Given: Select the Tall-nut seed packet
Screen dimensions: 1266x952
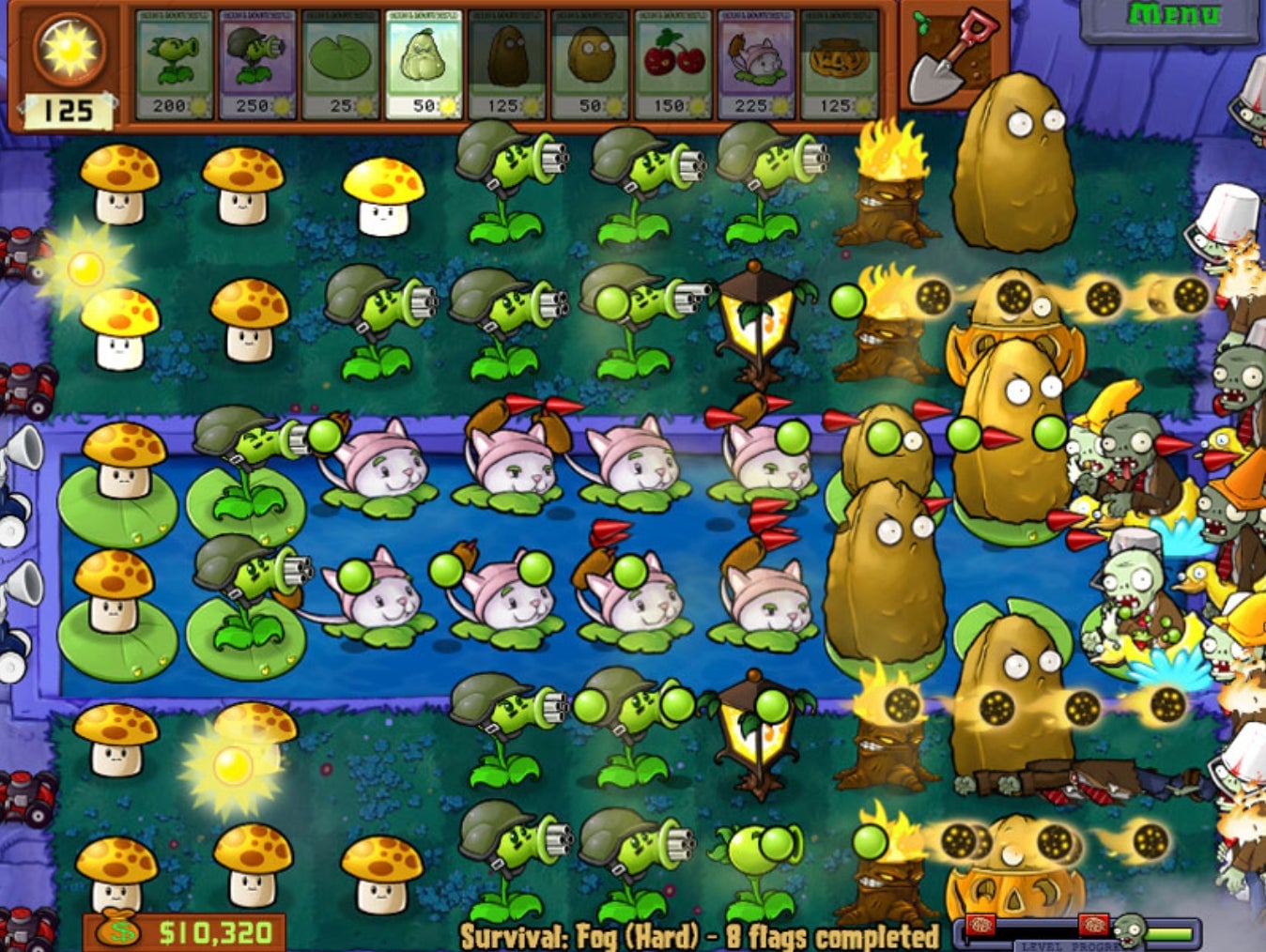Looking at the screenshot, I should [501, 61].
